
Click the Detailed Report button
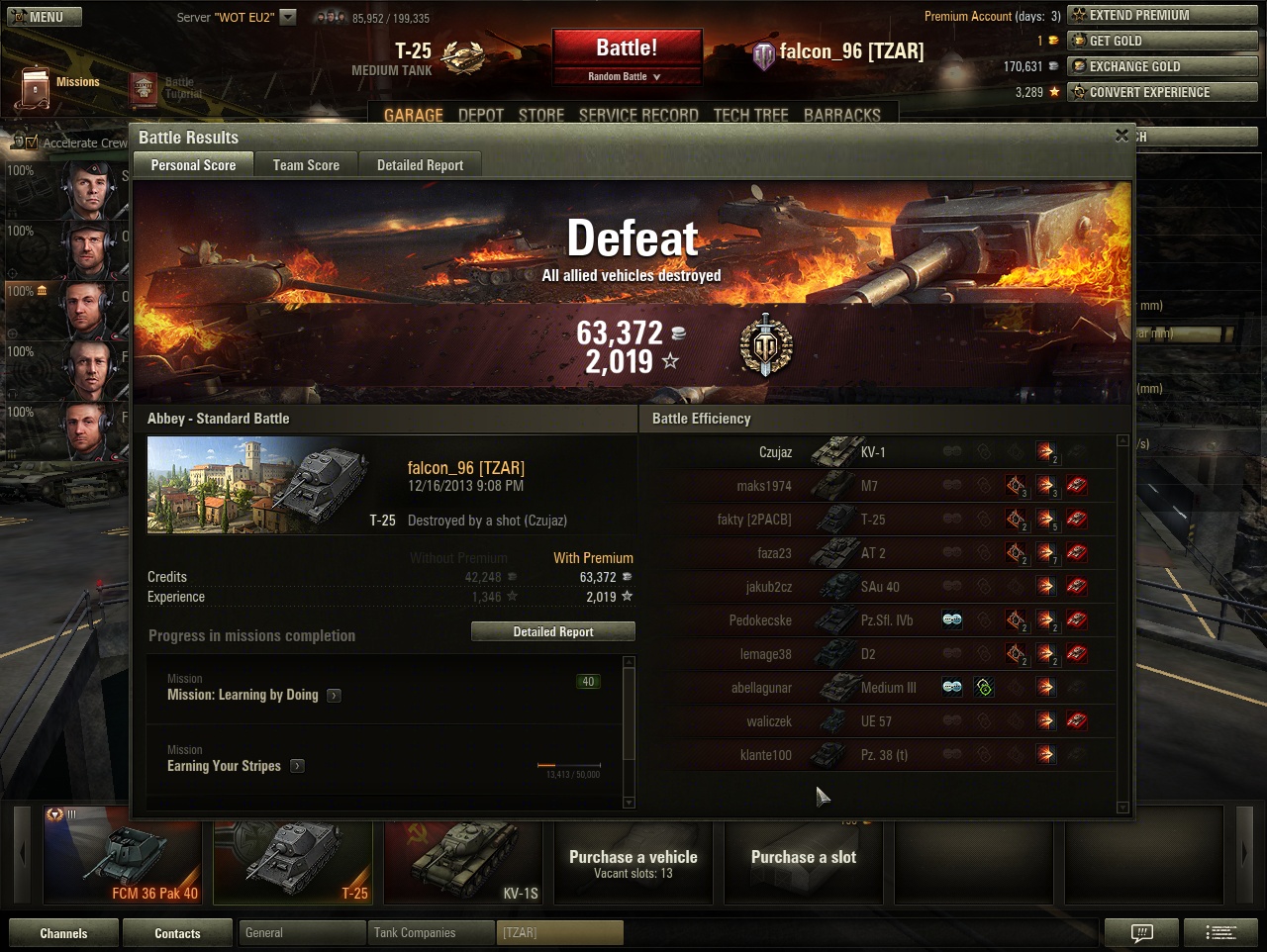coord(552,631)
